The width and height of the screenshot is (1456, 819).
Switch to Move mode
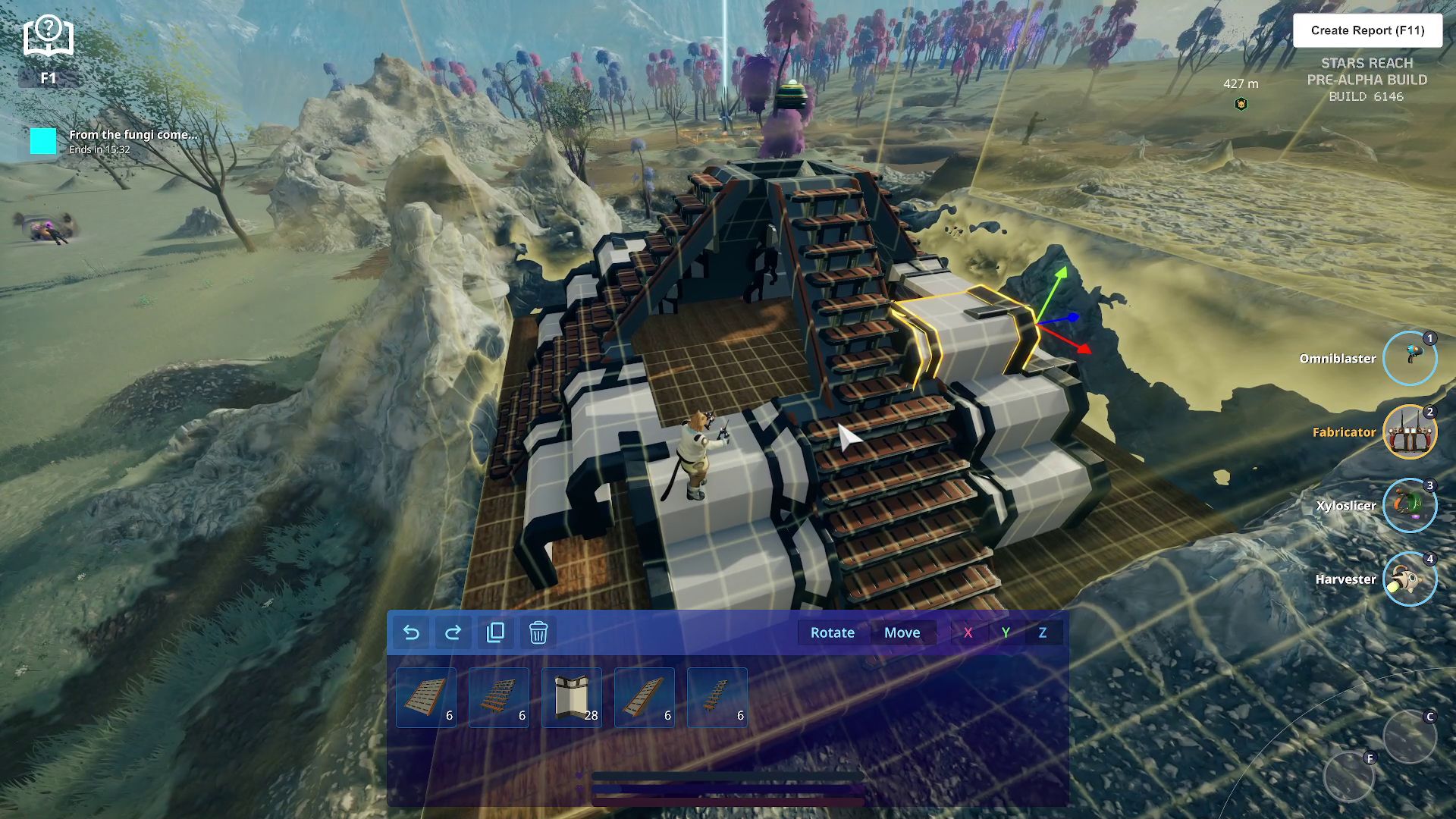click(x=902, y=632)
